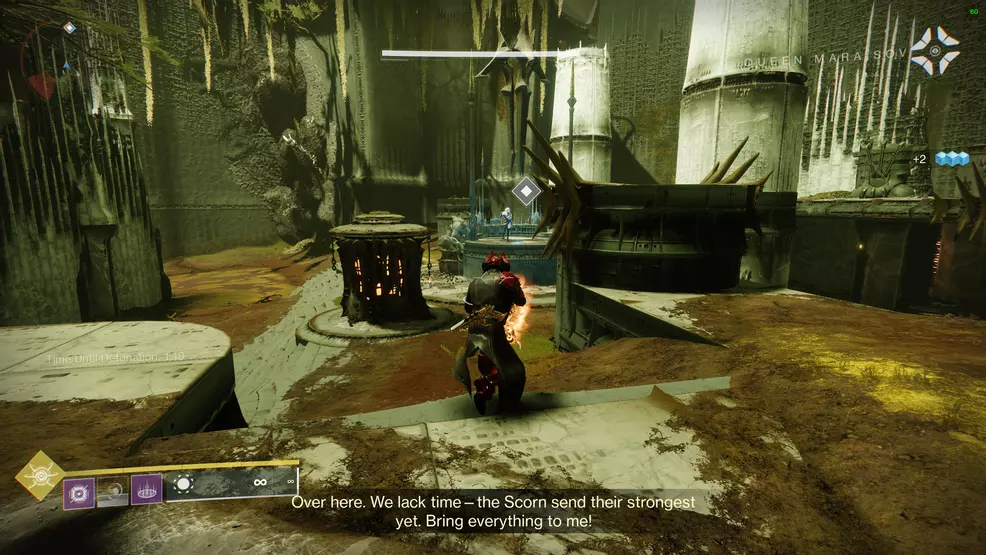Select the purple grenade ability icon

point(79,491)
